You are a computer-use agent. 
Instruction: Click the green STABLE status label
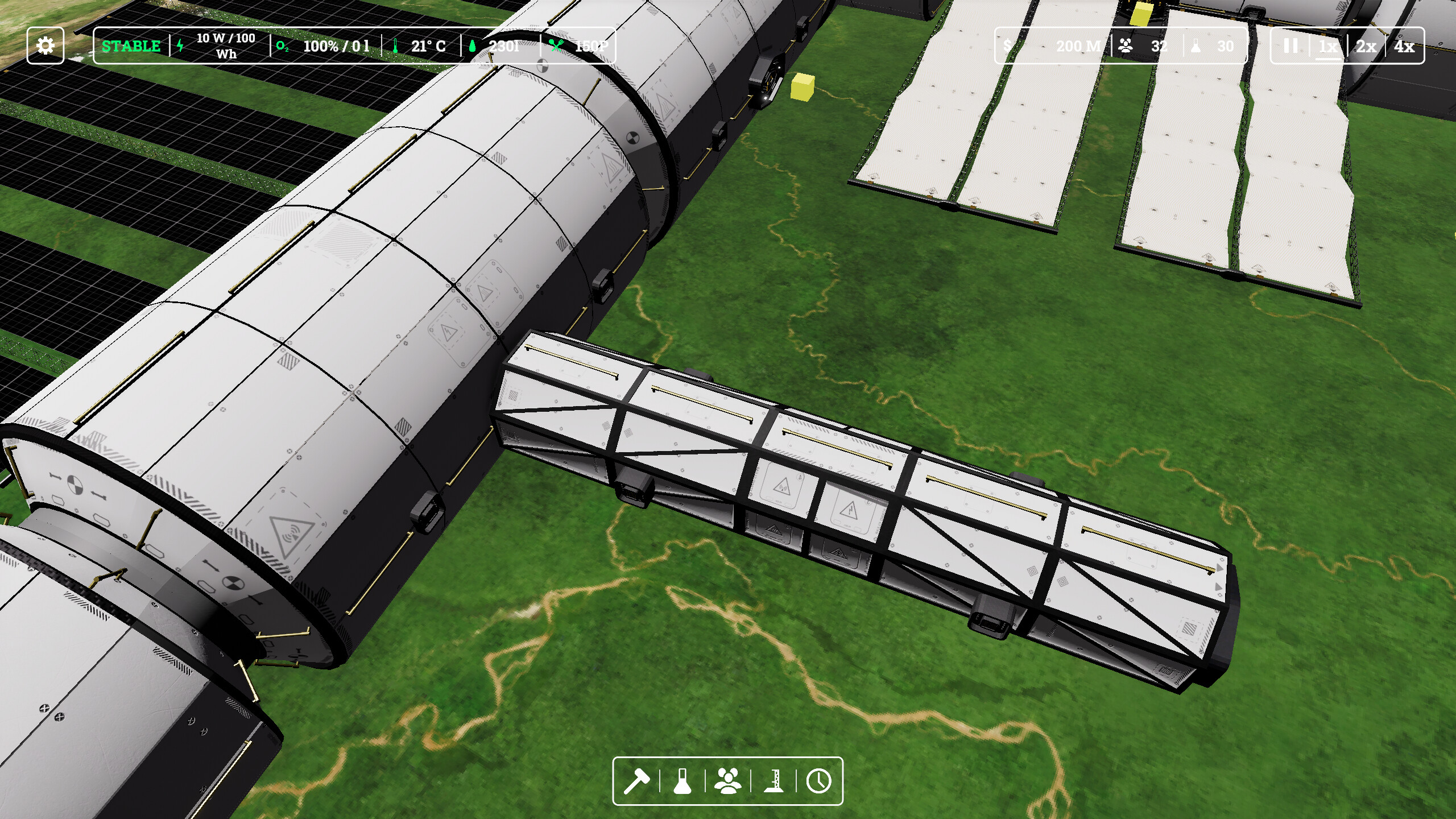pyautogui.click(x=130, y=46)
